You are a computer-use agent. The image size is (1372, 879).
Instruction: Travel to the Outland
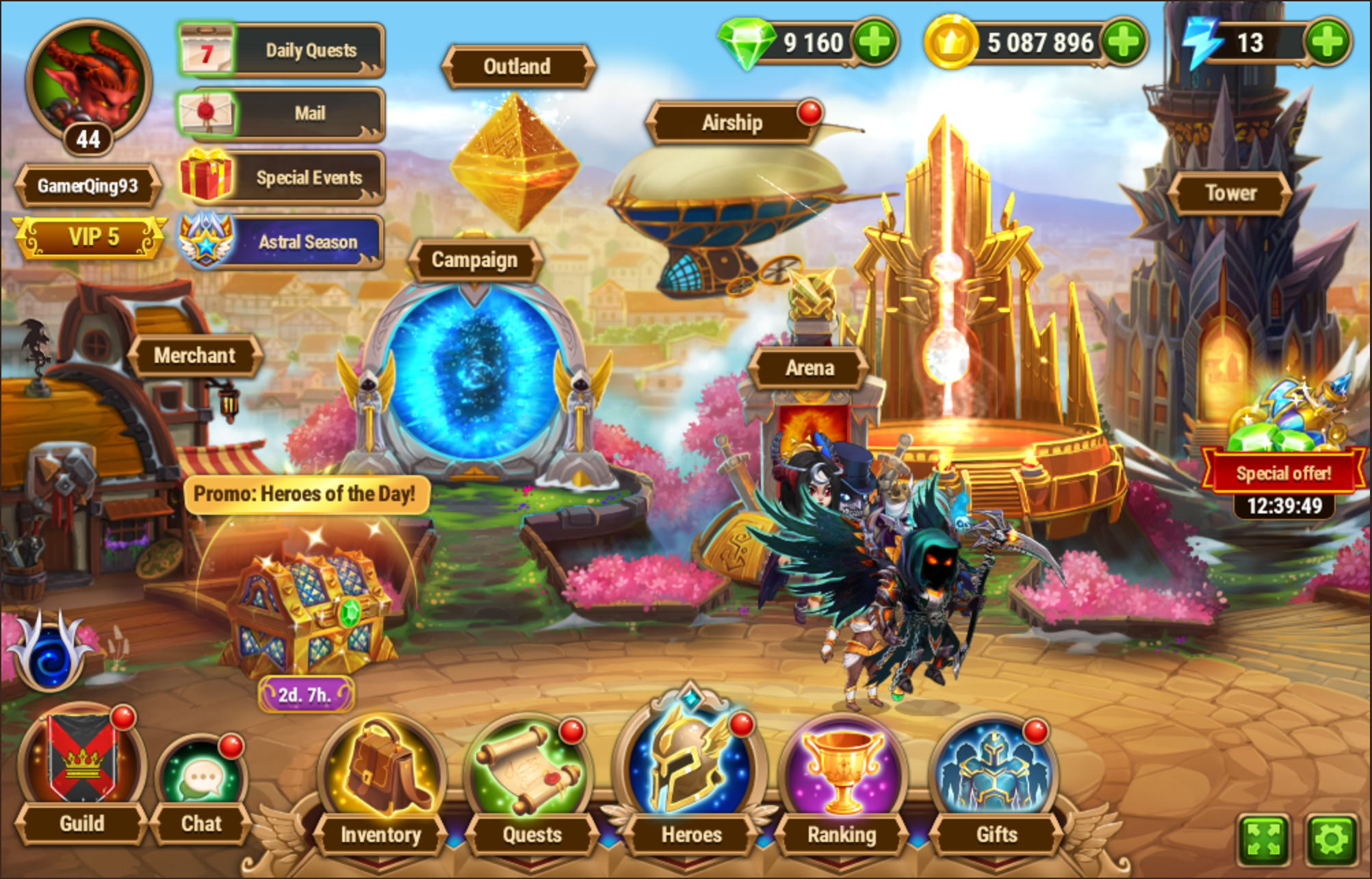pyautogui.click(x=518, y=66)
